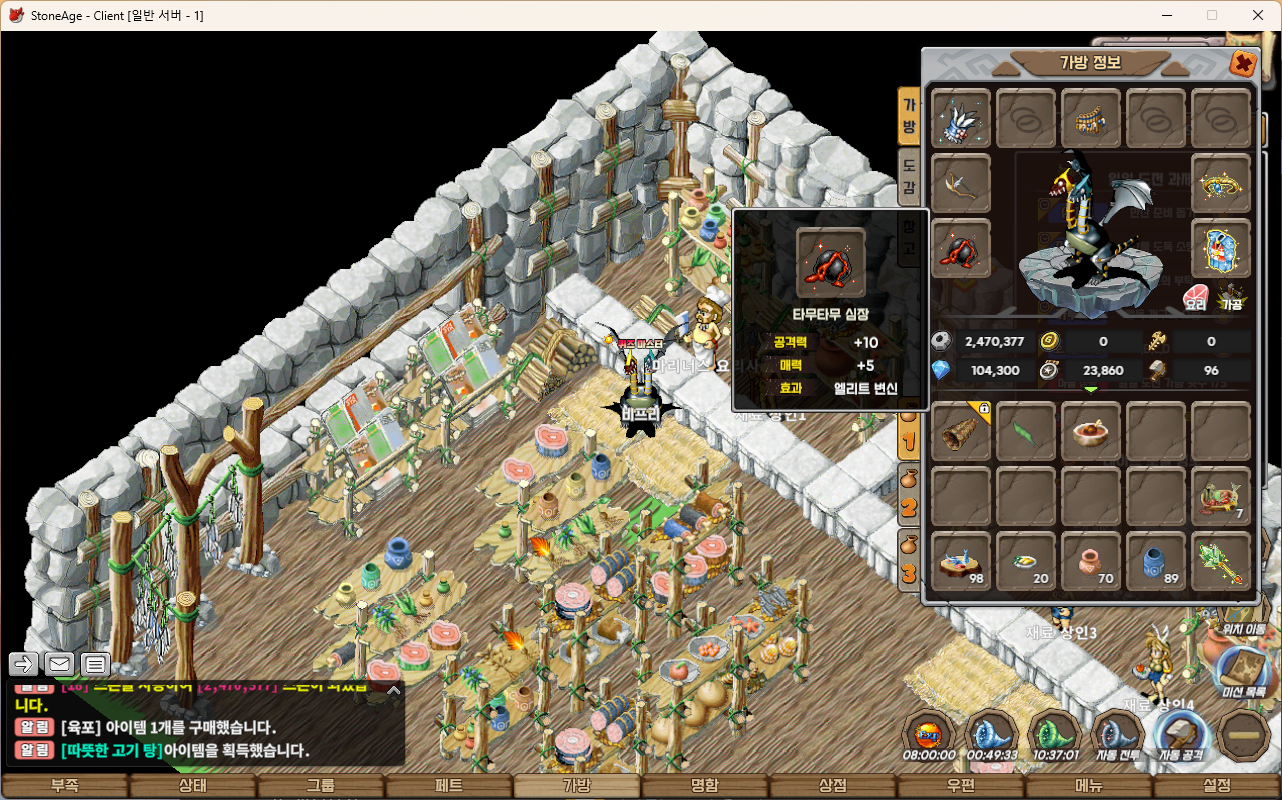Screen dimensions: 1282x800
Task: Switch to bag page 2 tab
Action: tap(909, 495)
